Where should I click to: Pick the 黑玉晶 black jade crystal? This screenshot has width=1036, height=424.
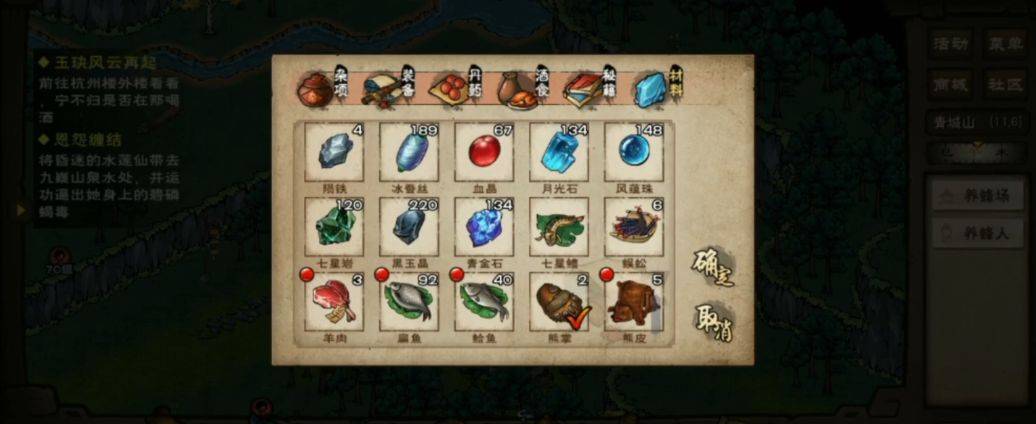409,227
